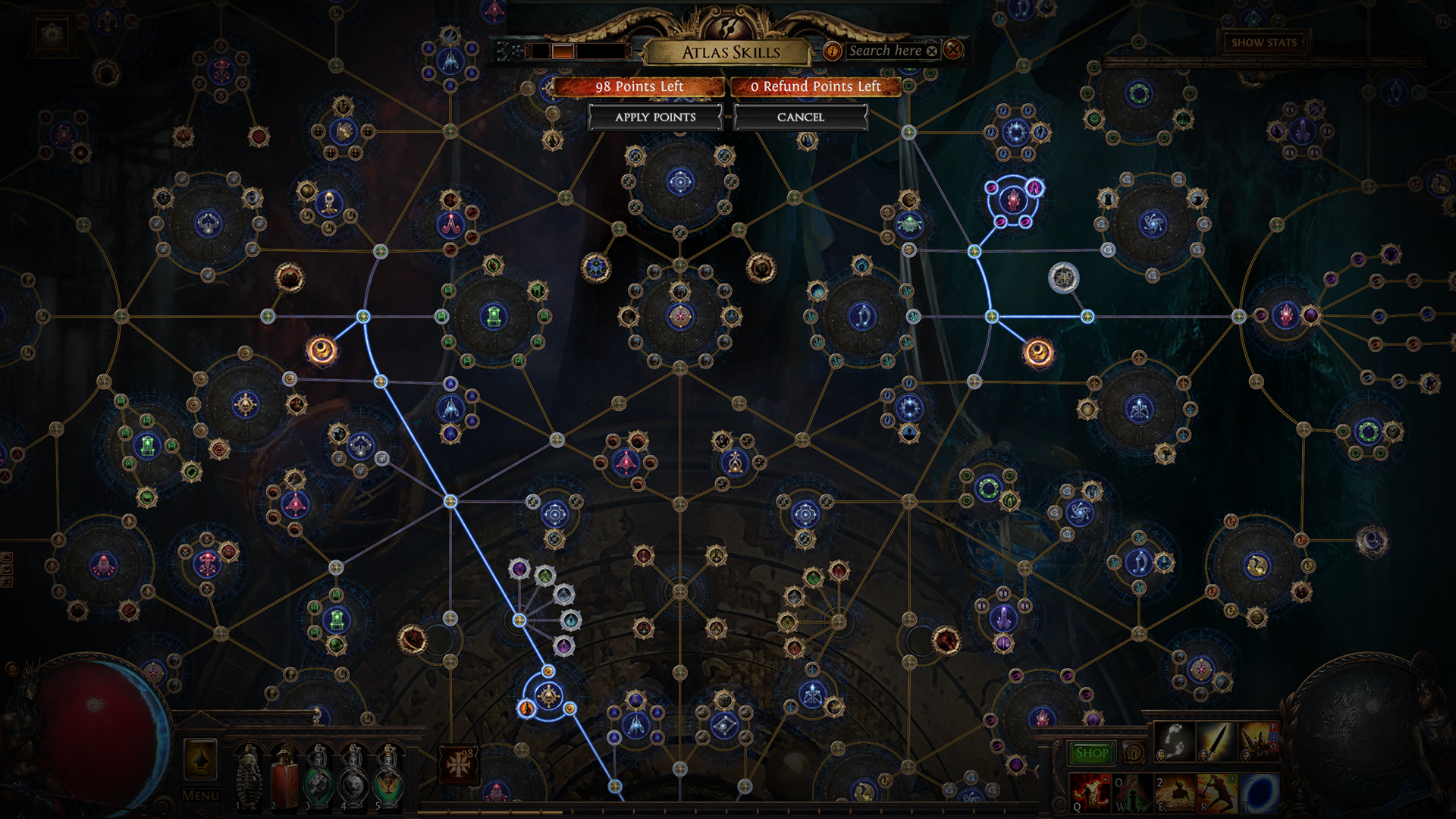Activate the Blood Rage skill in slot Q
The height and width of the screenshot is (819, 1456).
point(1090,793)
